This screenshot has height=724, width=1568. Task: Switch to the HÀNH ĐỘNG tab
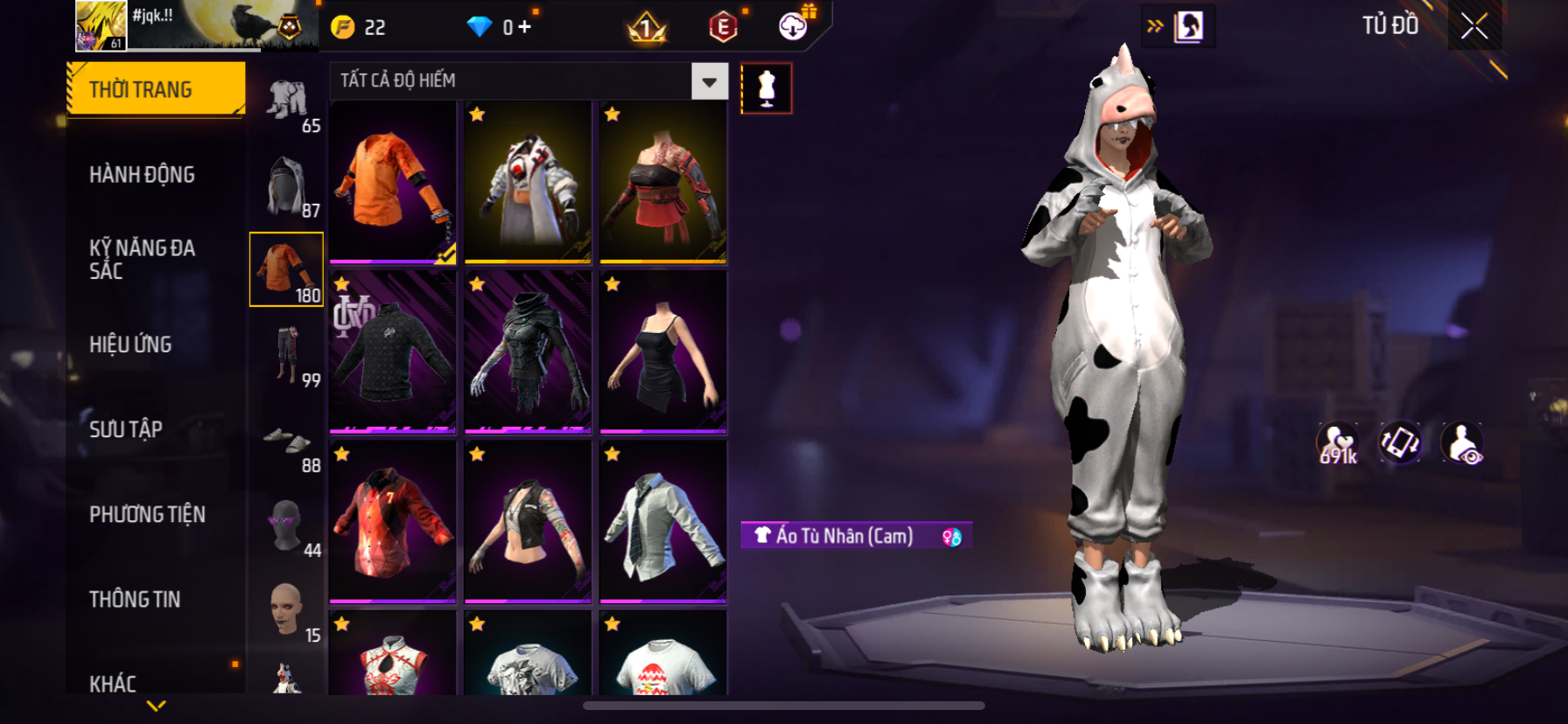pyautogui.click(x=142, y=175)
